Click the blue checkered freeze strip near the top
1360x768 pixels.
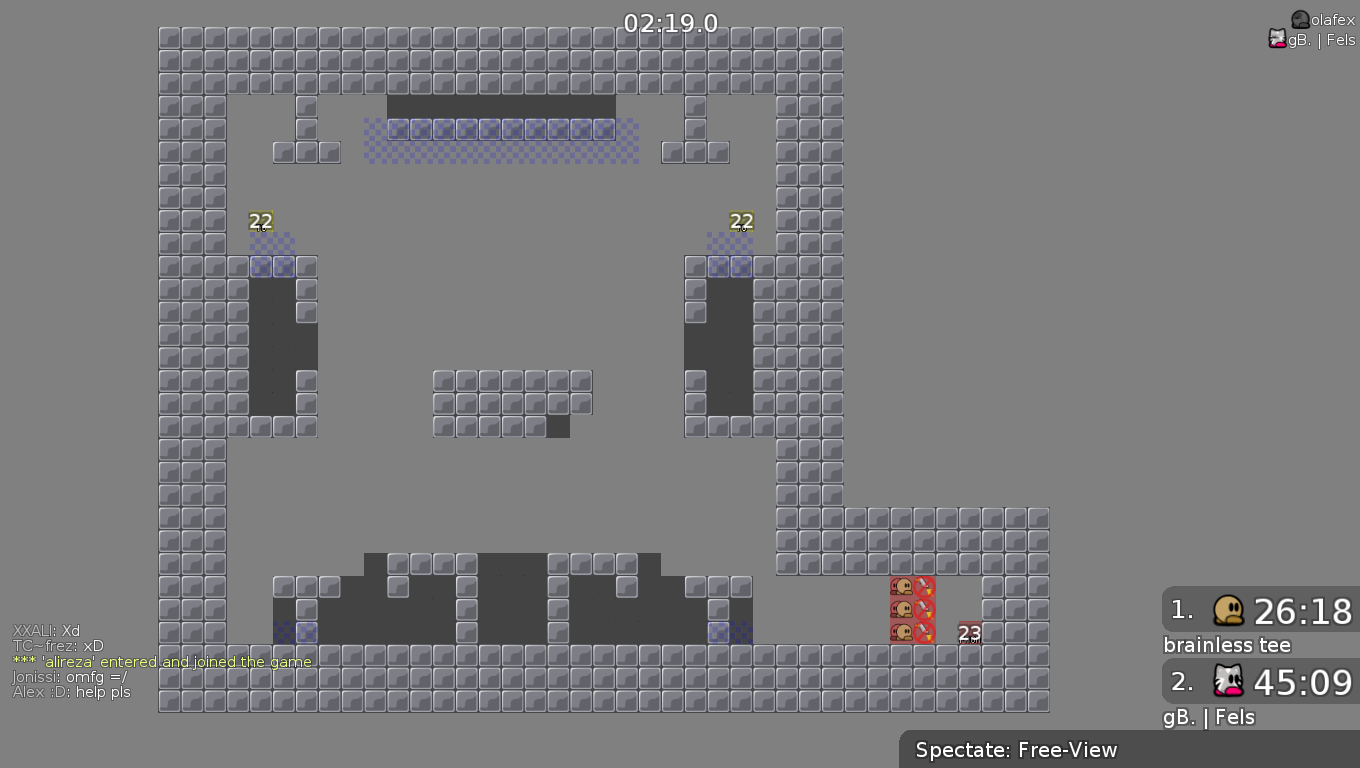[x=500, y=140]
